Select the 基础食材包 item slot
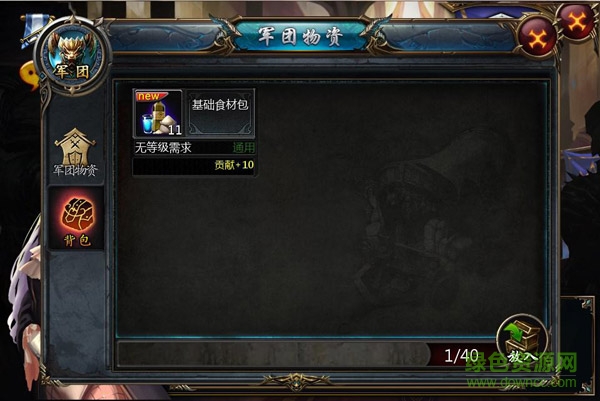Screen dimensions: 600x401 158,113
